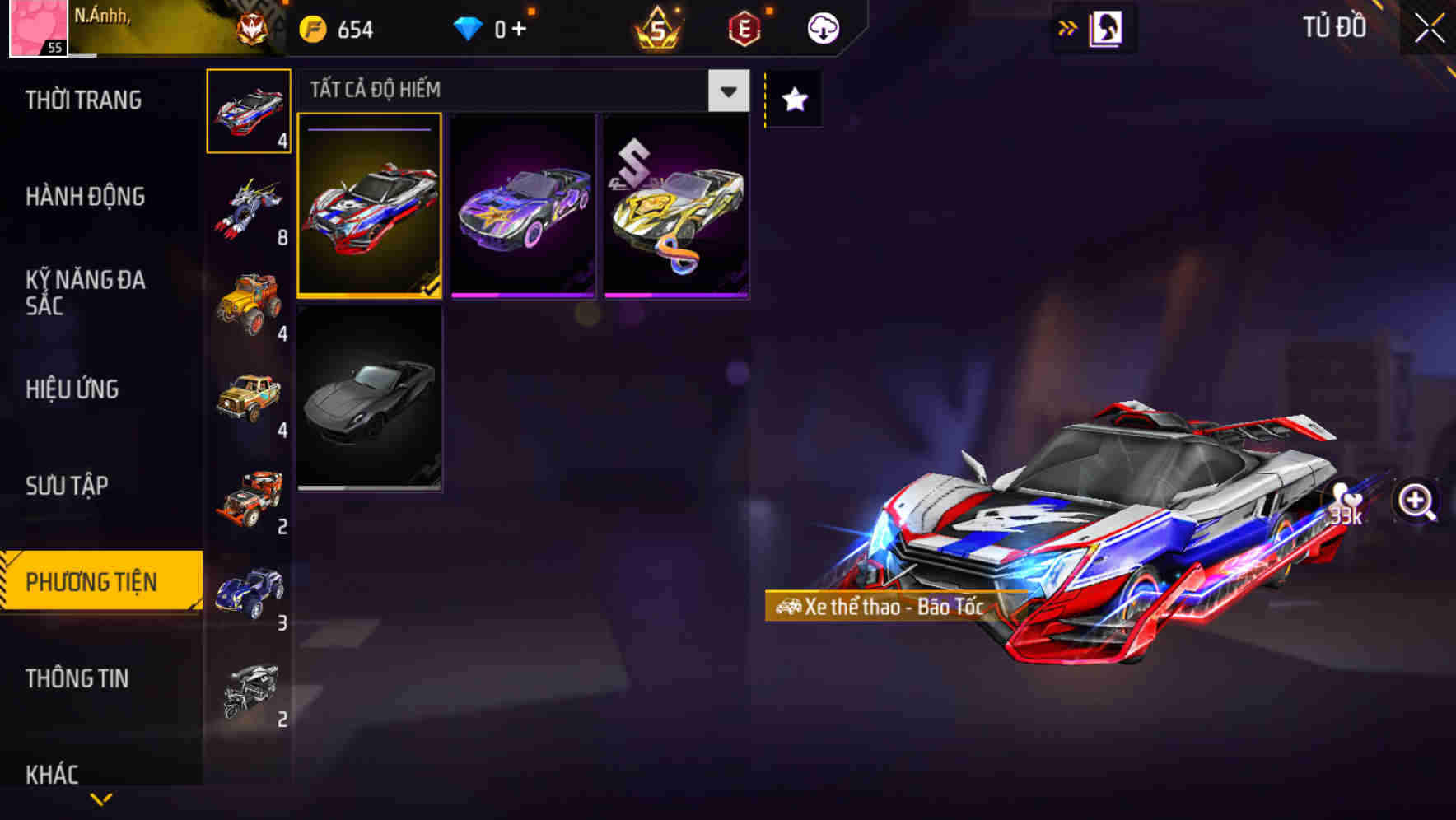The width and height of the screenshot is (1456, 820).
Task: Select the magnifier zoom icon beside the car
Action: coord(1414,501)
